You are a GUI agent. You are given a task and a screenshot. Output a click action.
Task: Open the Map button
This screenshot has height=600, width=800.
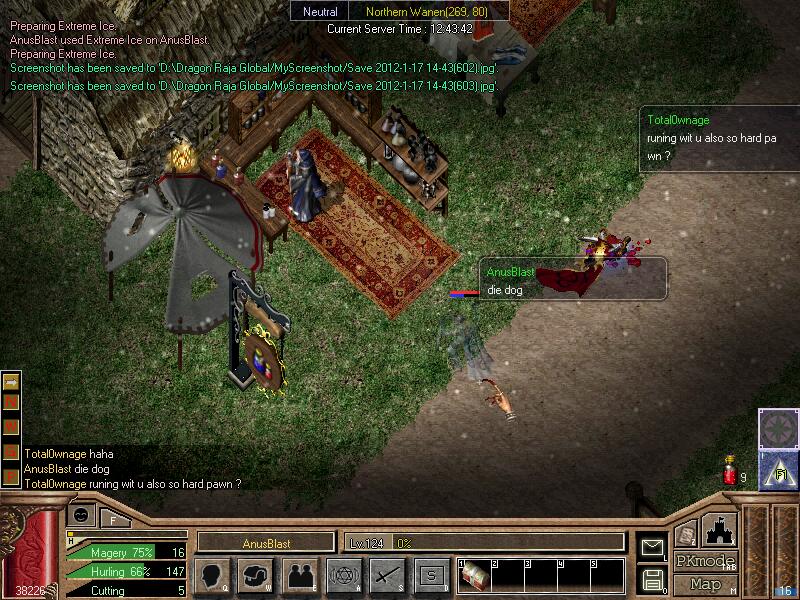point(705,584)
